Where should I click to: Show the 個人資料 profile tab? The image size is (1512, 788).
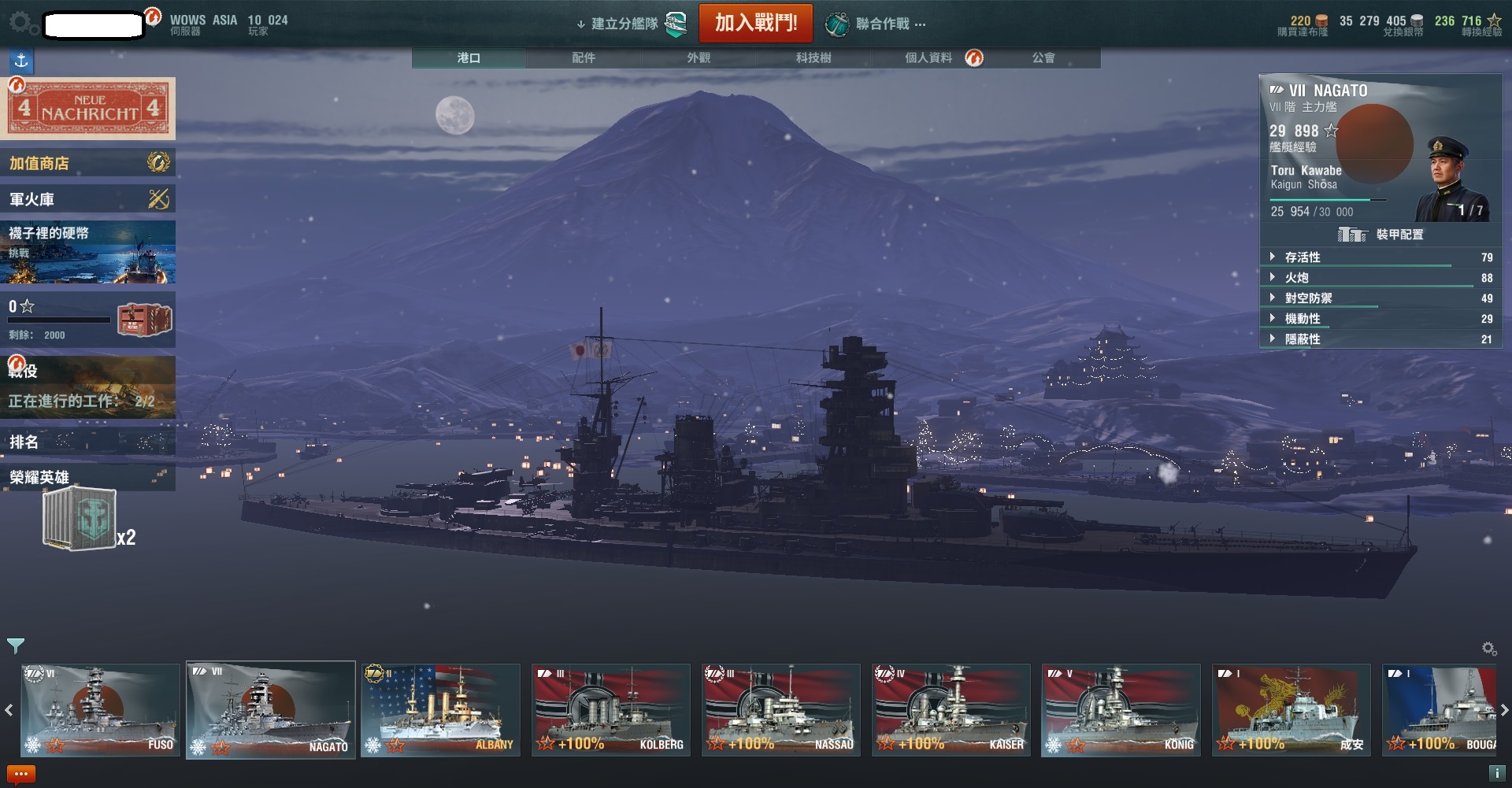point(929,58)
